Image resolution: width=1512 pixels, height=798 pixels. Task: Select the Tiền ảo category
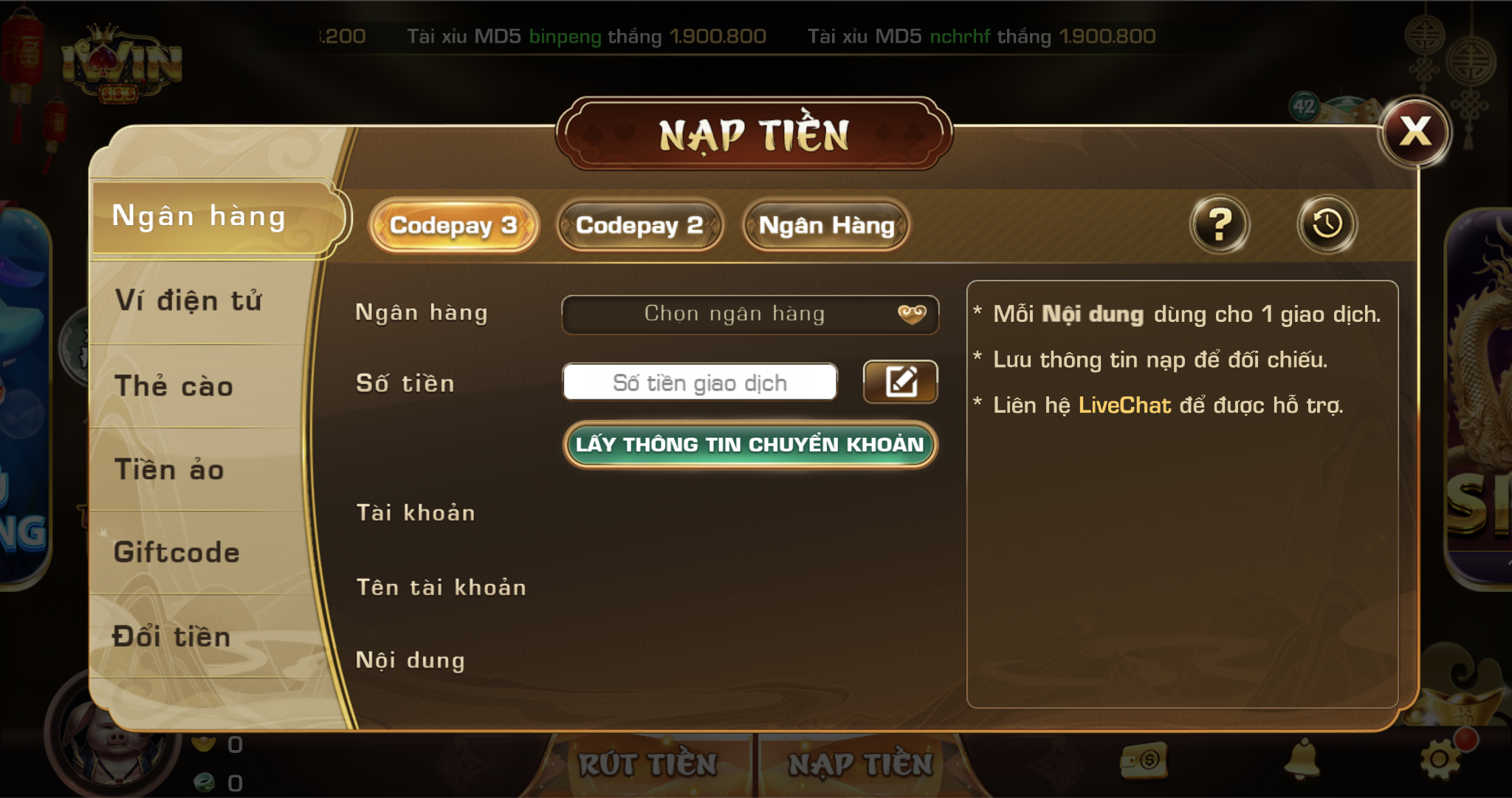(x=169, y=469)
